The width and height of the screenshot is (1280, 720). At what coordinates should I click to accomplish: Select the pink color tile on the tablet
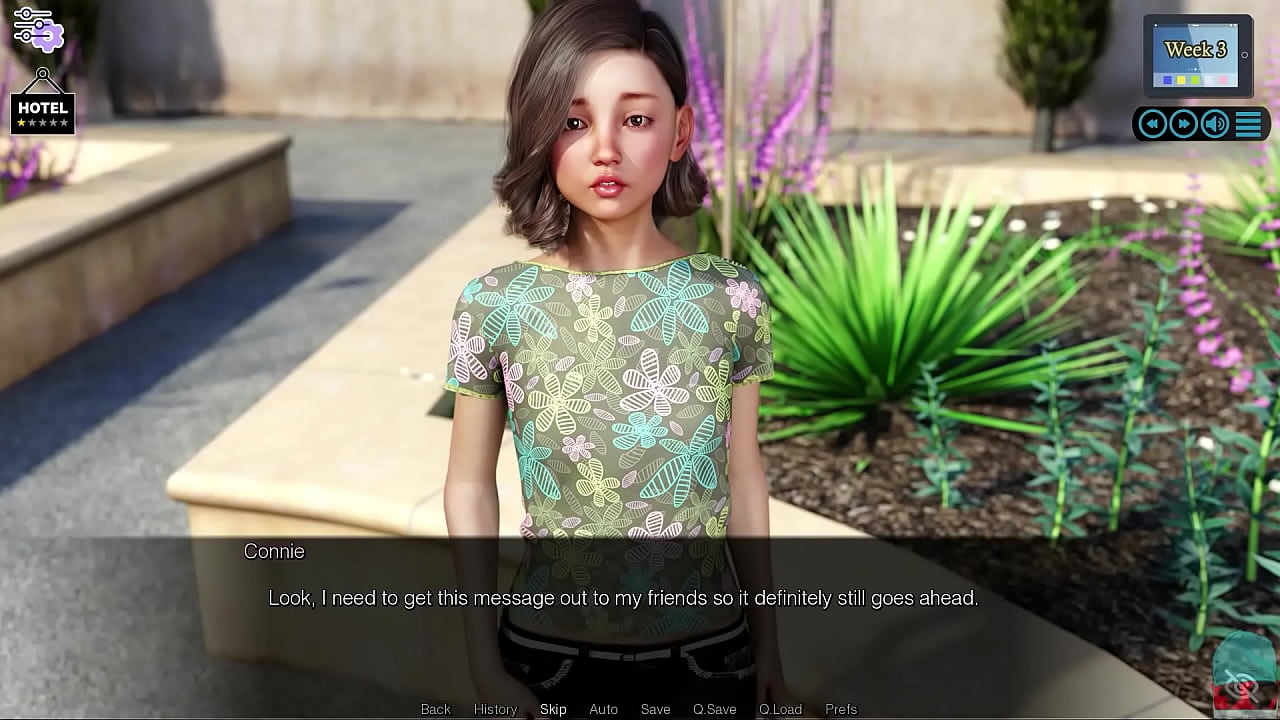coord(1222,80)
